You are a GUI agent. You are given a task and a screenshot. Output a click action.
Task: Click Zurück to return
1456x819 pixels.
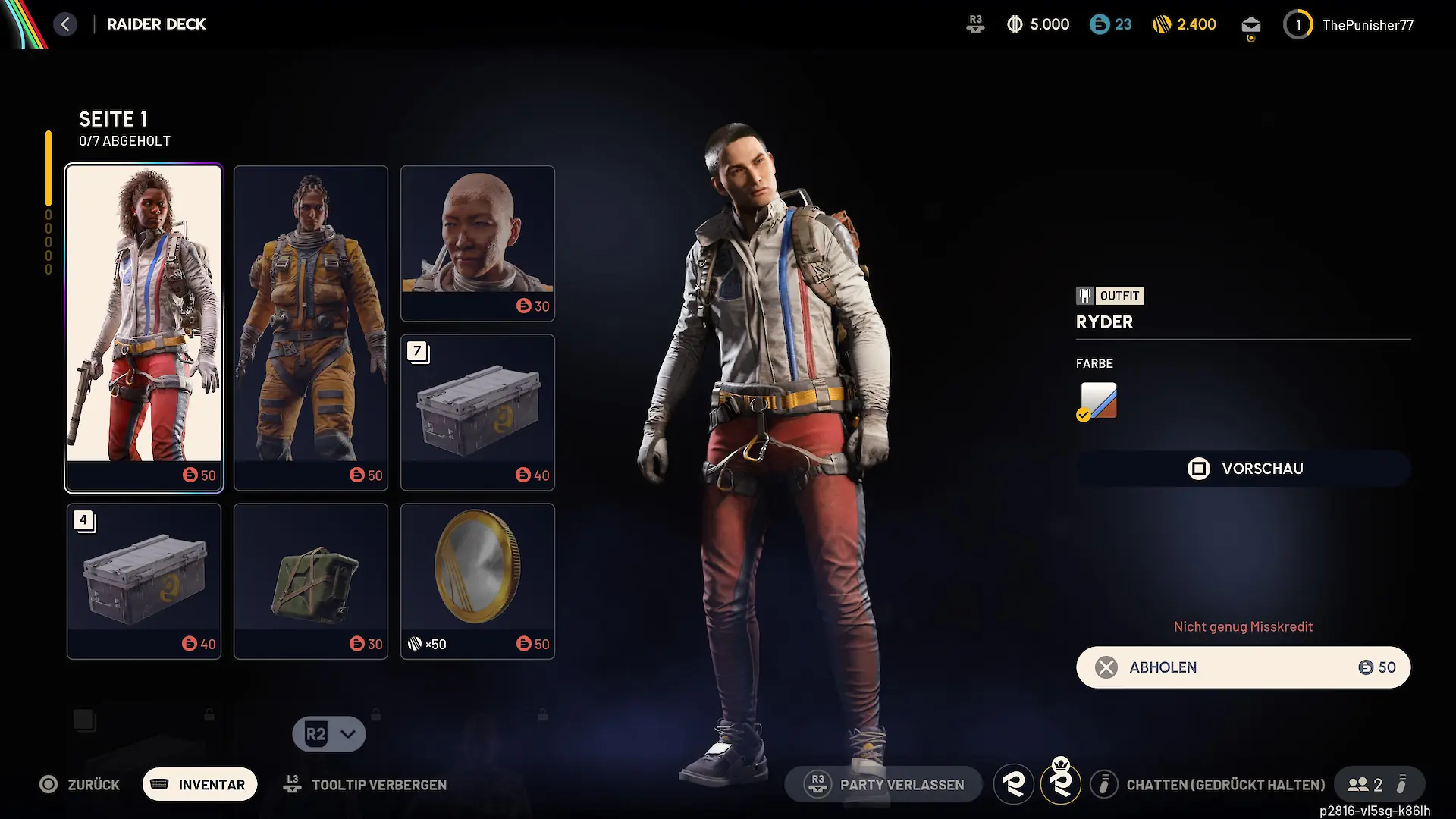pos(80,785)
